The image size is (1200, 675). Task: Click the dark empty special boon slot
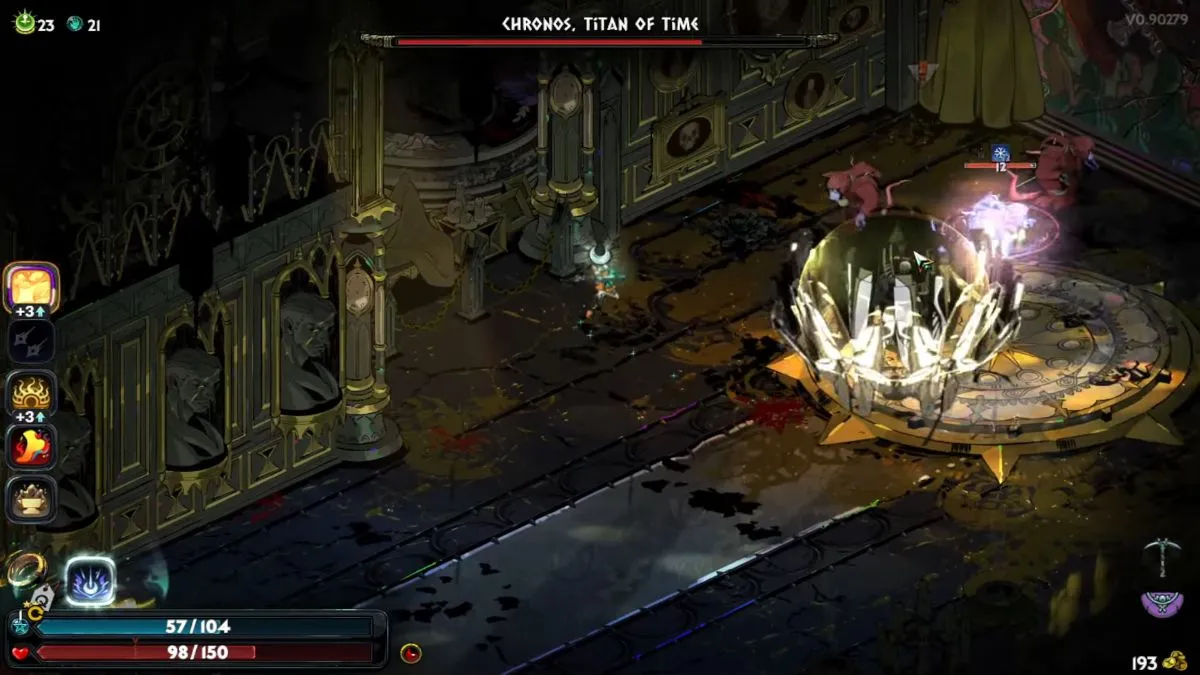coord(32,341)
